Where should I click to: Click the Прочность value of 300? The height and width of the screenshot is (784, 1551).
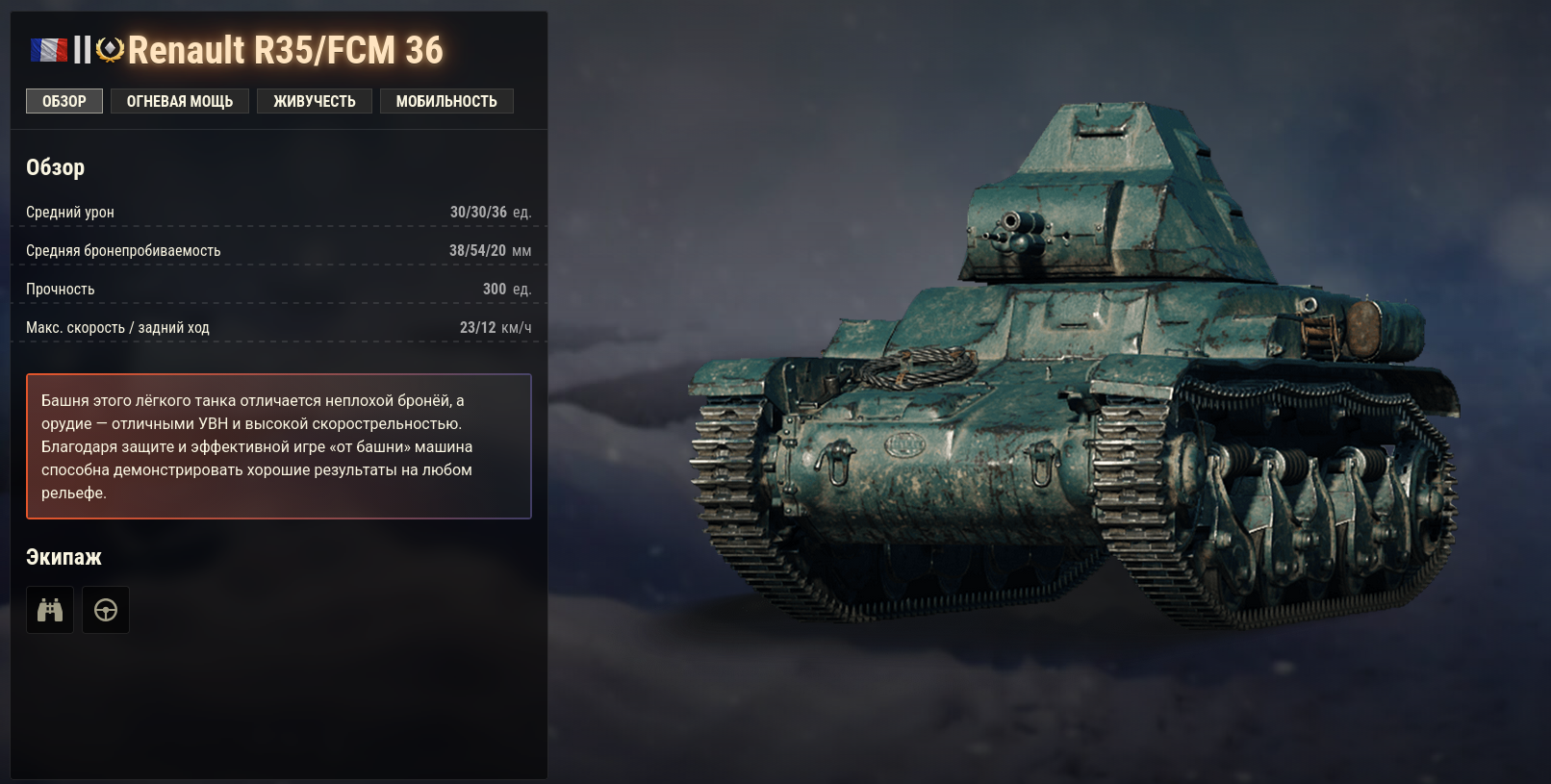click(495, 289)
